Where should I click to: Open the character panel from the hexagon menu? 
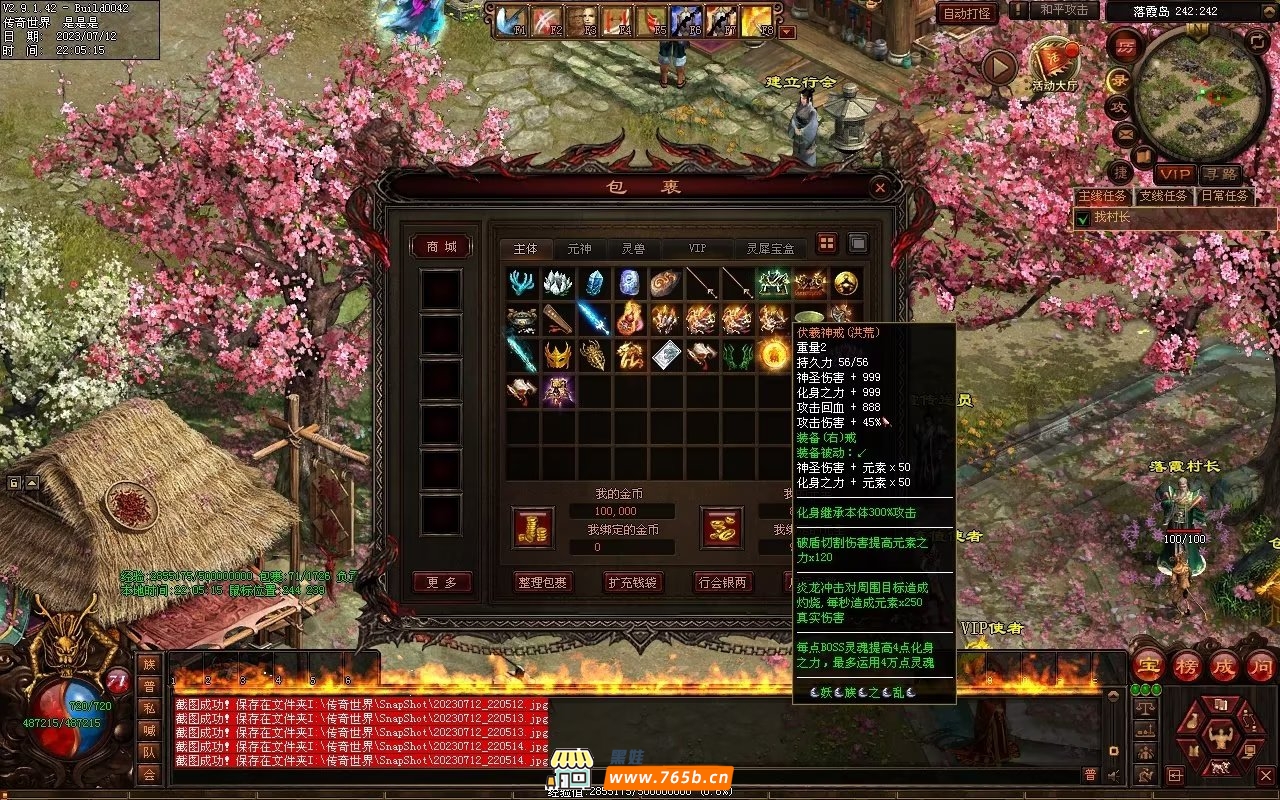click(x=1220, y=737)
